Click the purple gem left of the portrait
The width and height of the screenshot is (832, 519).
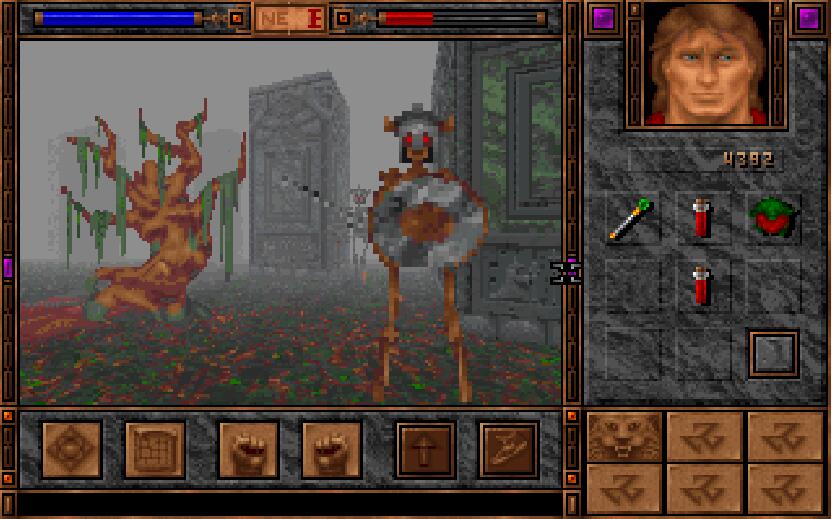[603, 18]
